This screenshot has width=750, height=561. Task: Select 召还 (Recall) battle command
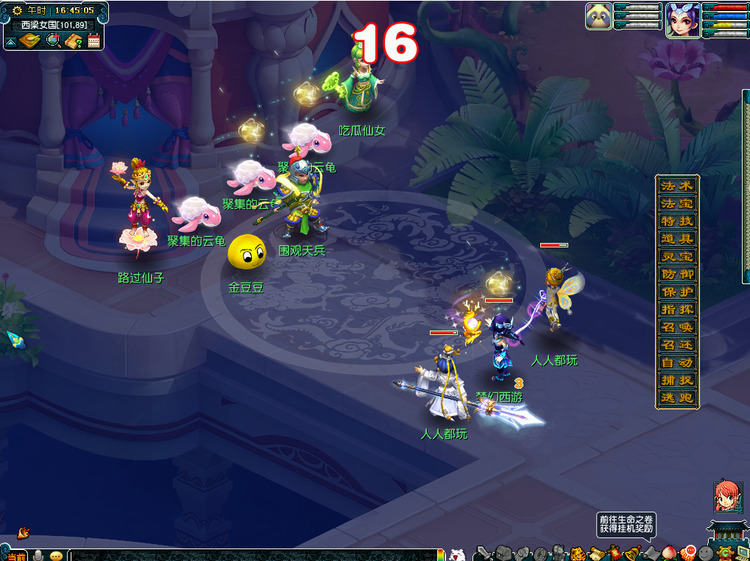click(x=677, y=343)
